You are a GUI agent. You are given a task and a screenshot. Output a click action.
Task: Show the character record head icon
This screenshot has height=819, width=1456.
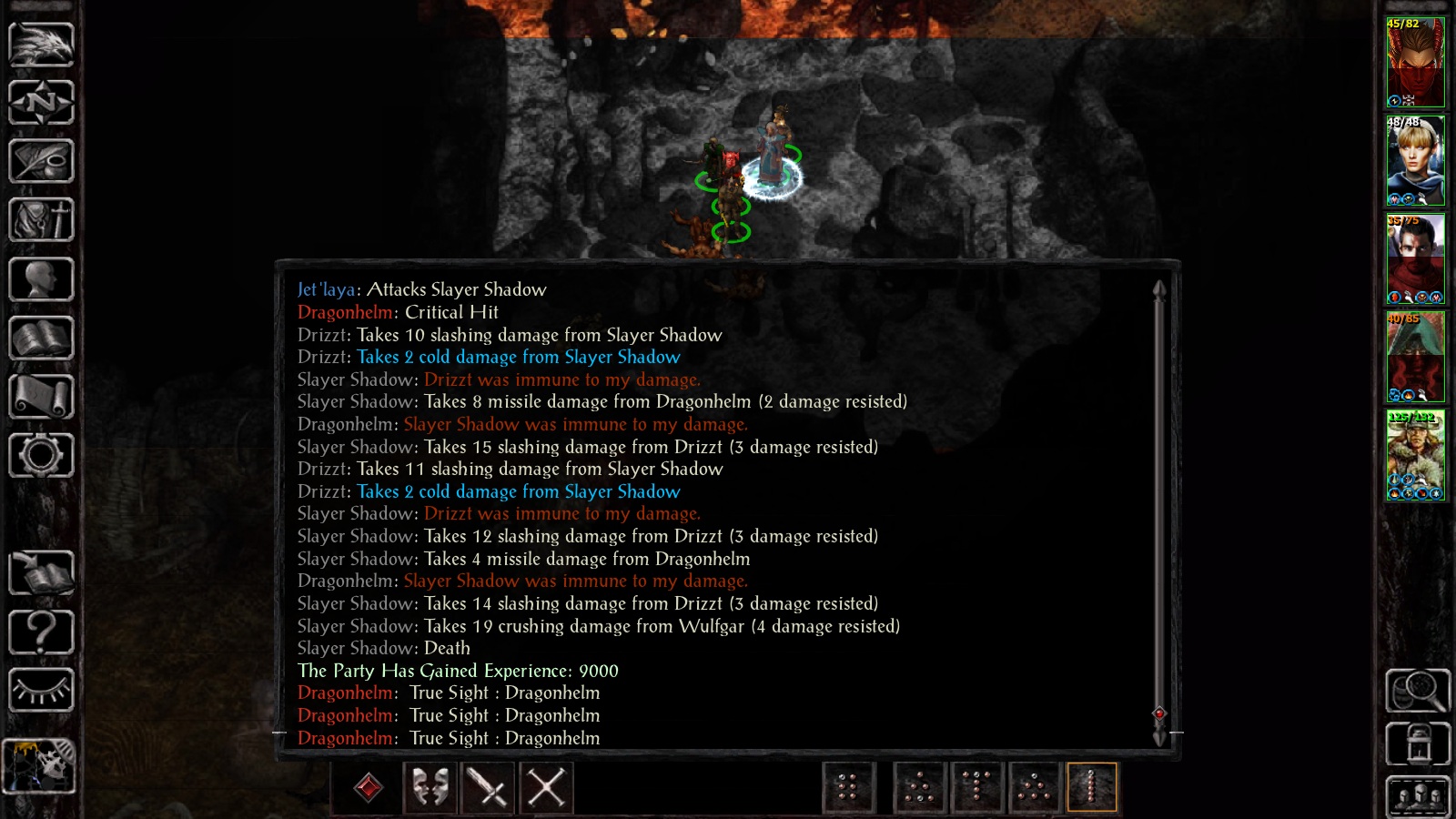click(41, 278)
